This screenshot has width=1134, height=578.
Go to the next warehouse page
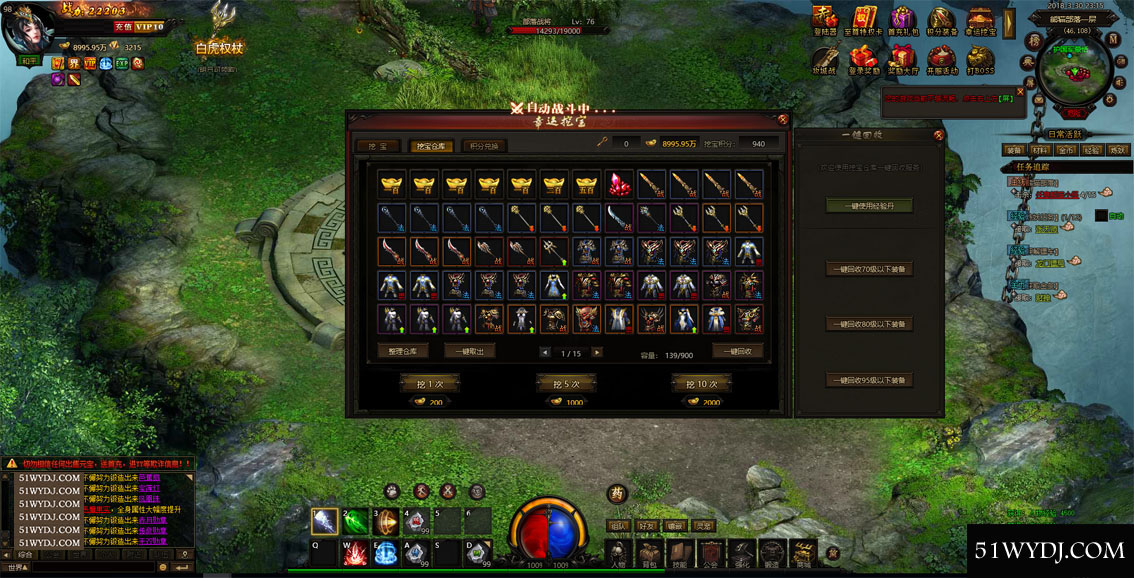(x=597, y=352)
